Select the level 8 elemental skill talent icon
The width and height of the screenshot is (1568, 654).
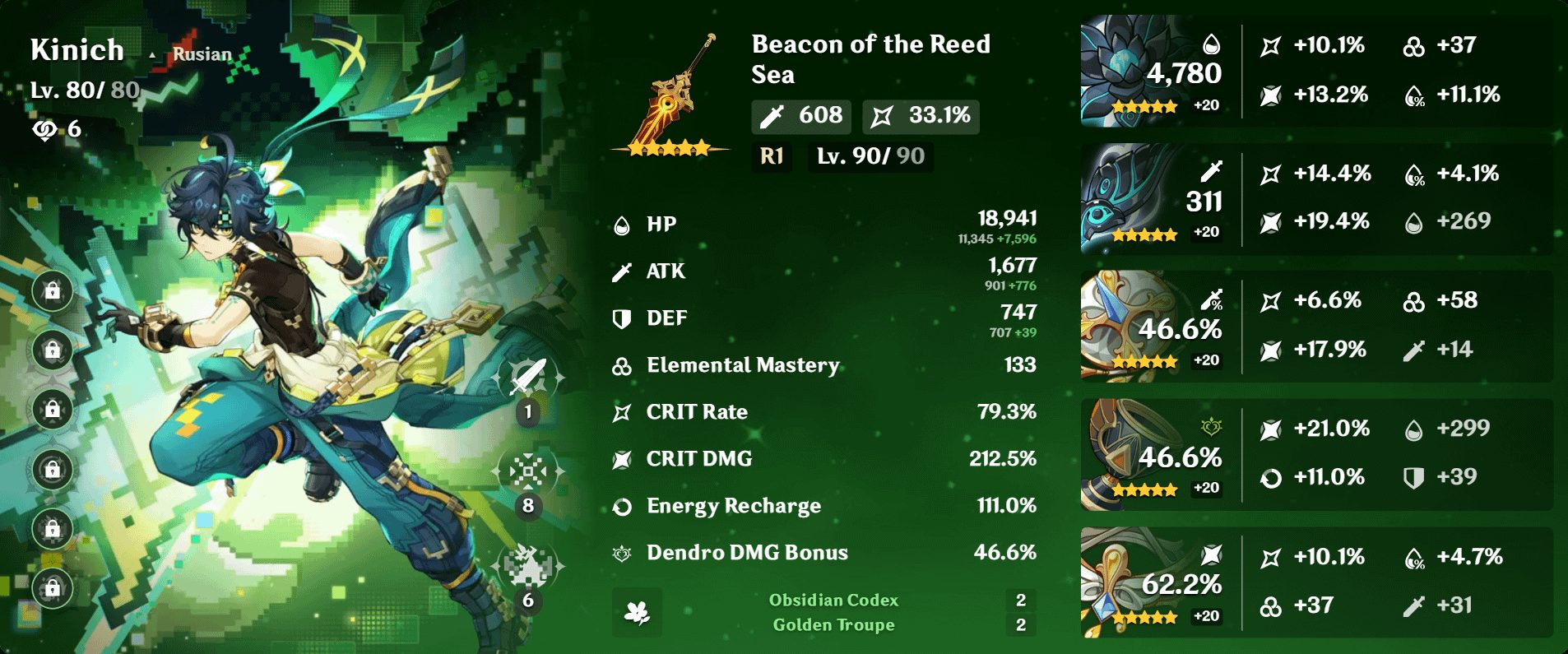point(528,471)
